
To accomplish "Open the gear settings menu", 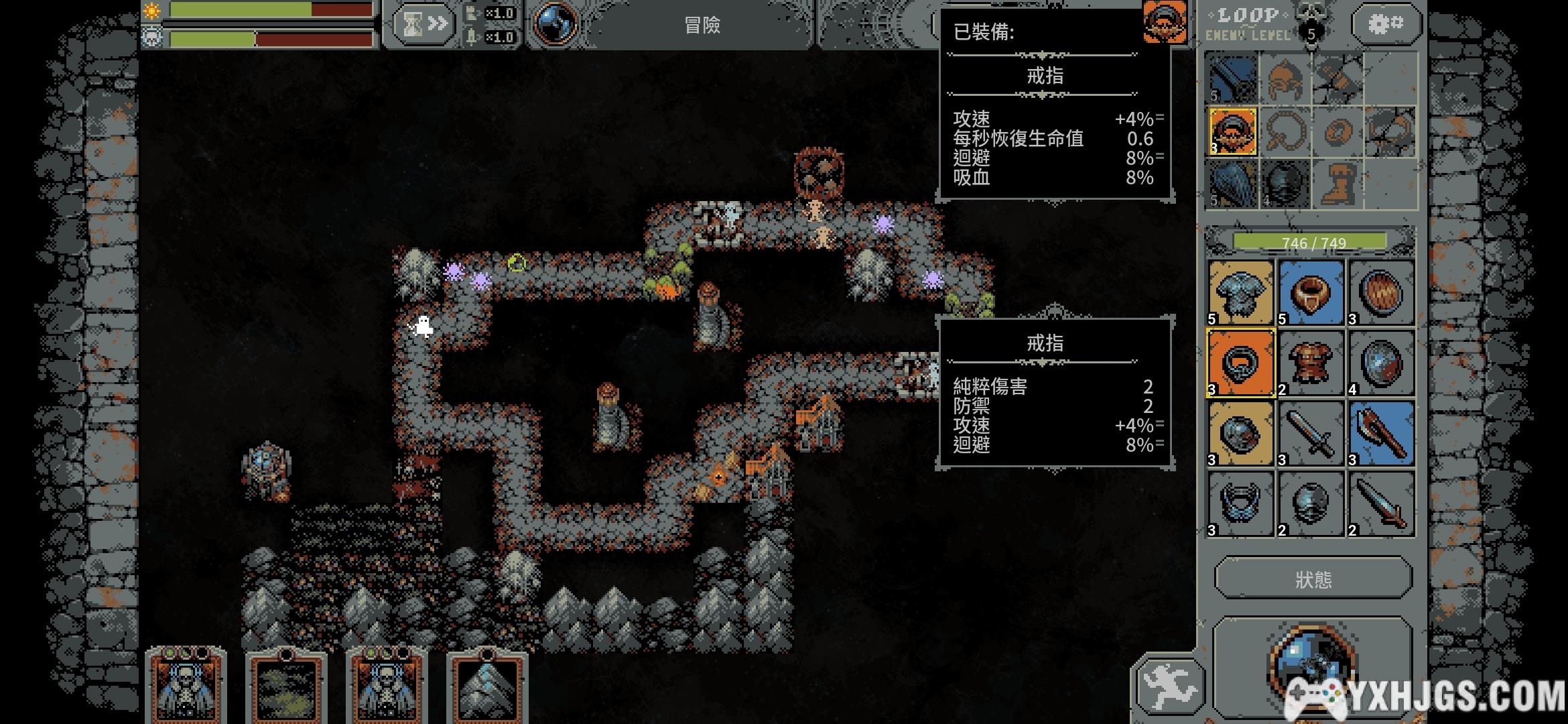I will [1385, 25].
